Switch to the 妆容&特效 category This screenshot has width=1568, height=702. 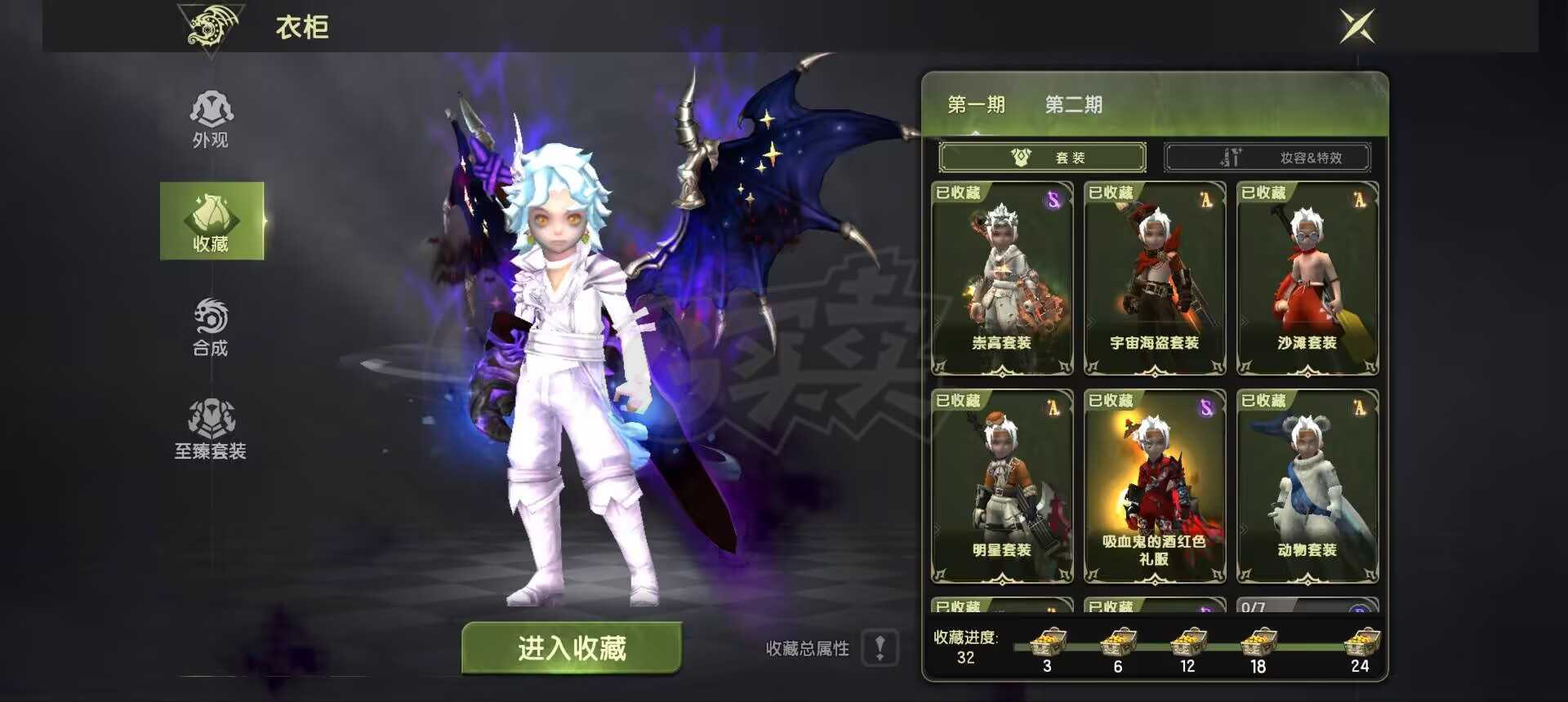1268,157
